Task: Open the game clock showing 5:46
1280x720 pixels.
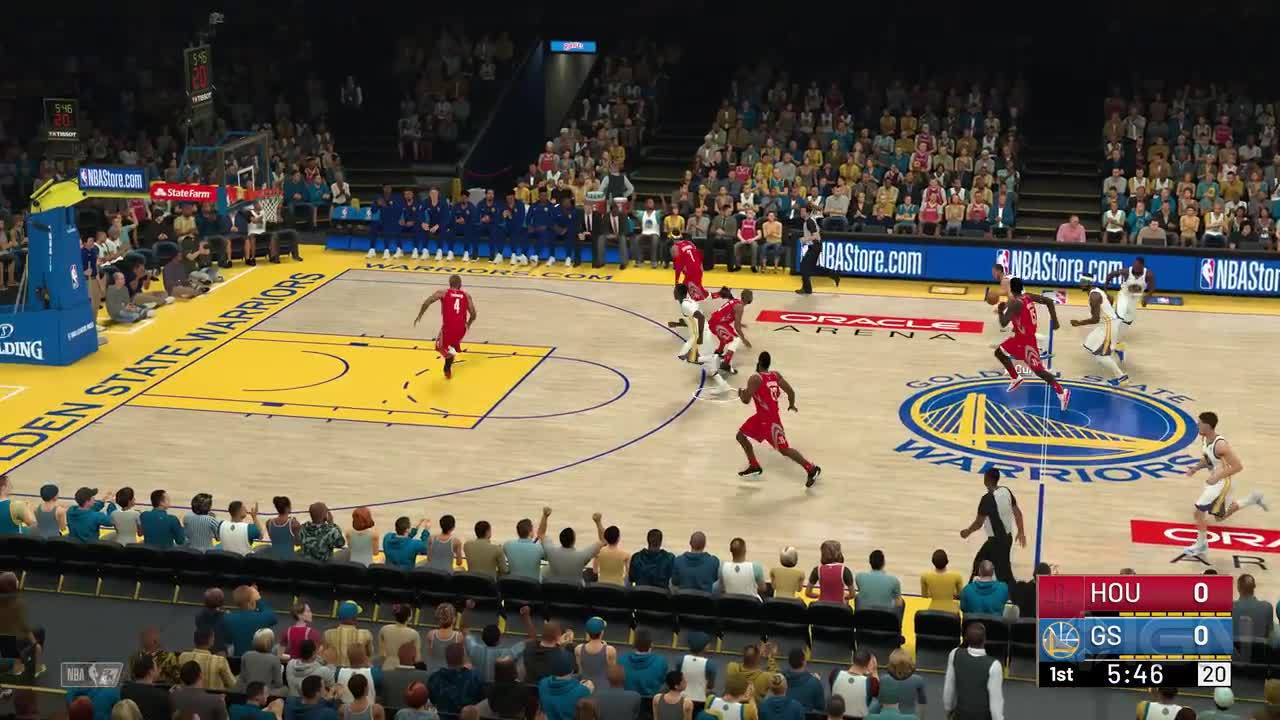Action: (x=1135, y=672)
